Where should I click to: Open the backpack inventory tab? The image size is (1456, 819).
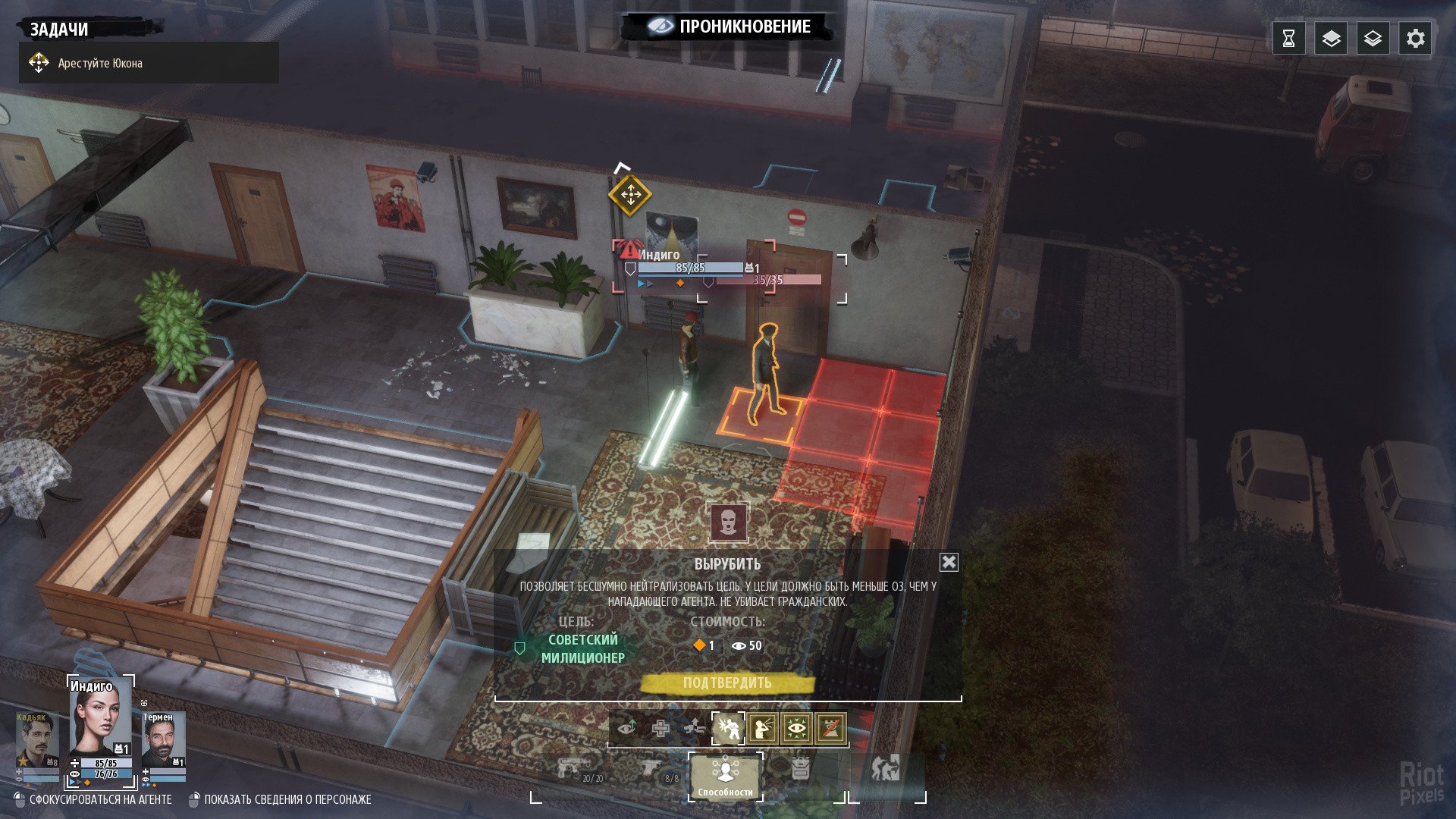(800, 769)
